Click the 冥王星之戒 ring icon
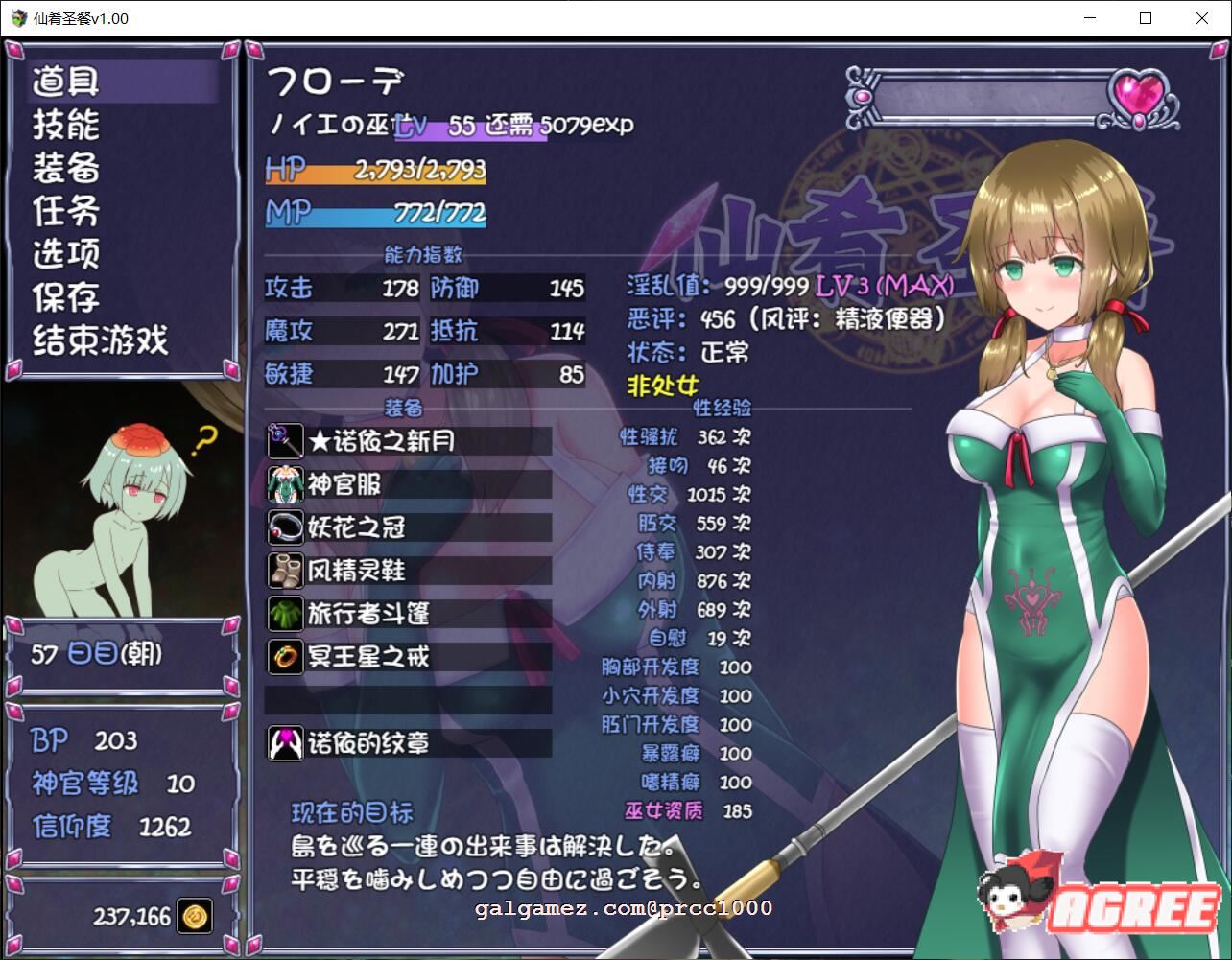This screenshot has height=960, width=1232. click(x=285, y=657)
